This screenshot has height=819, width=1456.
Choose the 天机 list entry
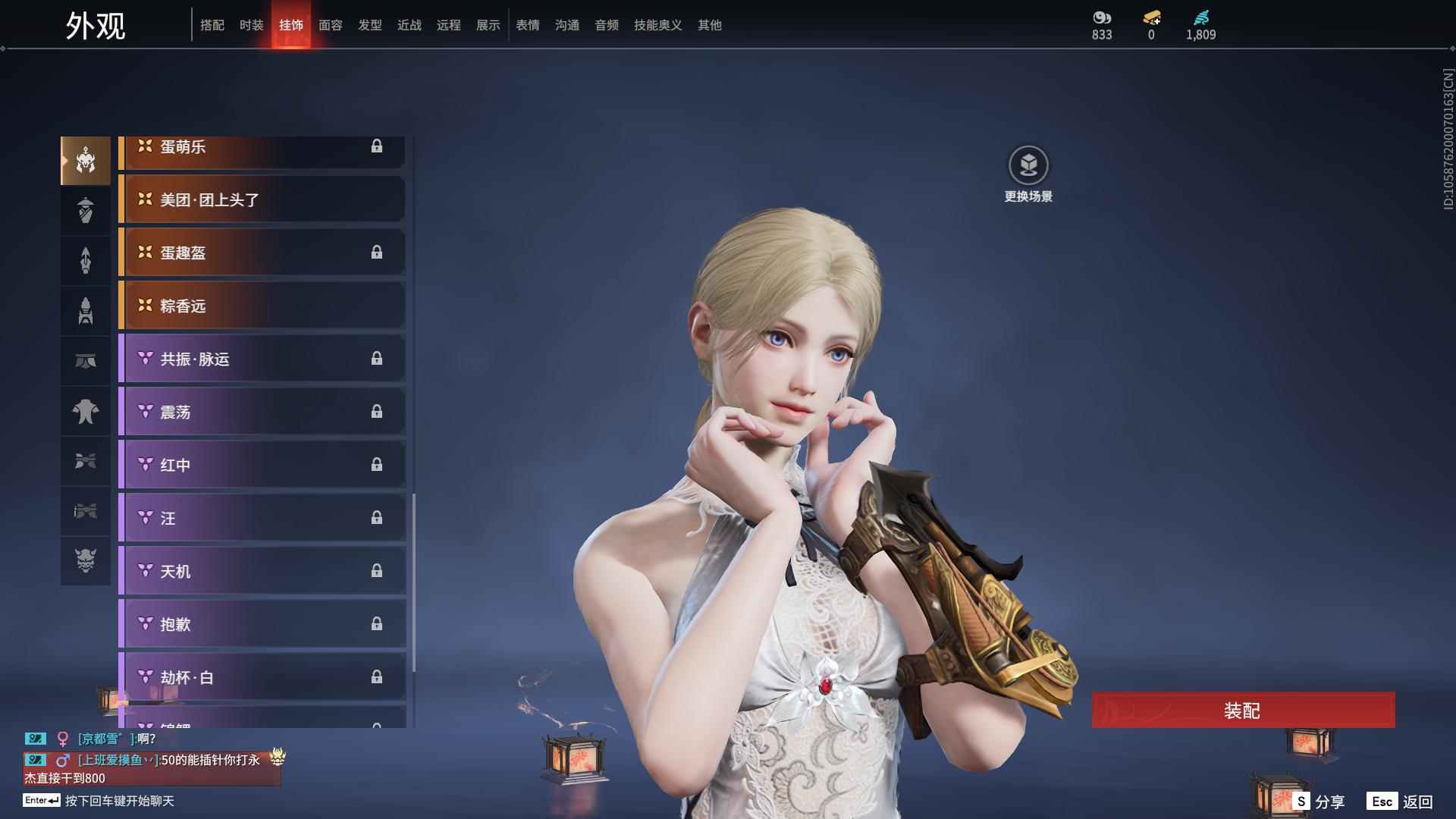pos(262,571)
